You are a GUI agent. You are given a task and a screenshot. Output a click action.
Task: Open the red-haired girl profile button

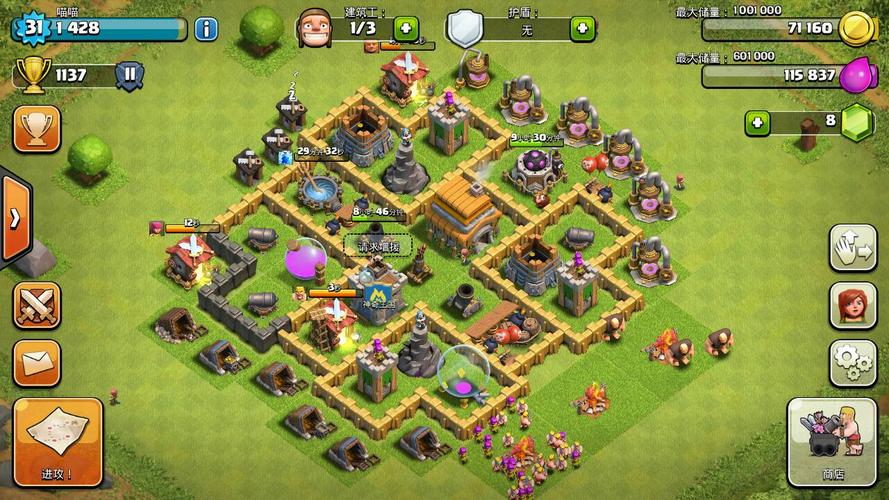(852, 305)
